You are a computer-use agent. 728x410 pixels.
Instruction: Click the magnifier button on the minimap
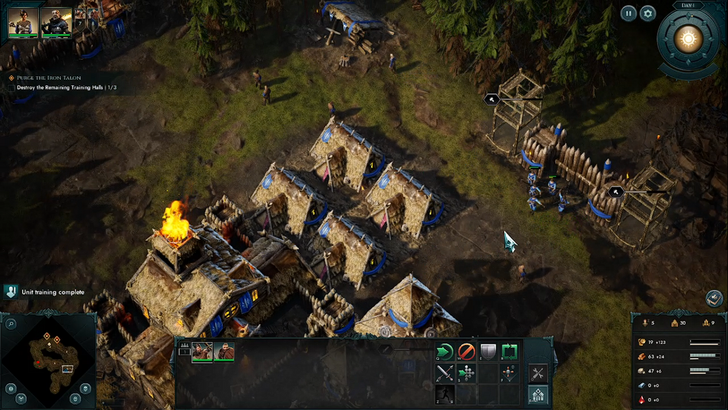click(x=11, y=324)
